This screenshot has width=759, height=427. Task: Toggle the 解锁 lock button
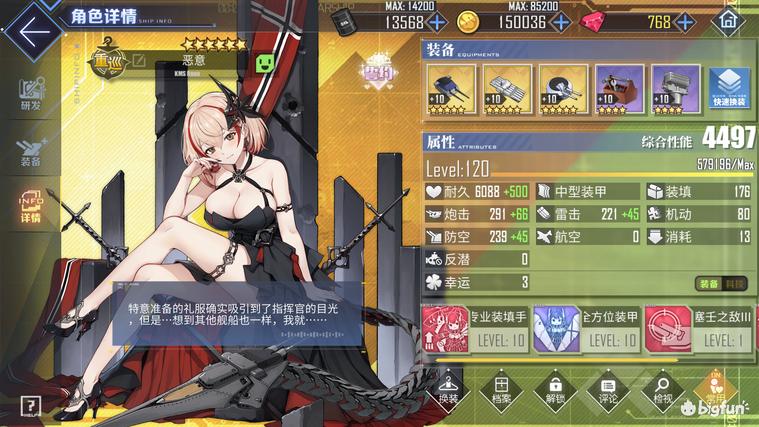tap(554, 389)
